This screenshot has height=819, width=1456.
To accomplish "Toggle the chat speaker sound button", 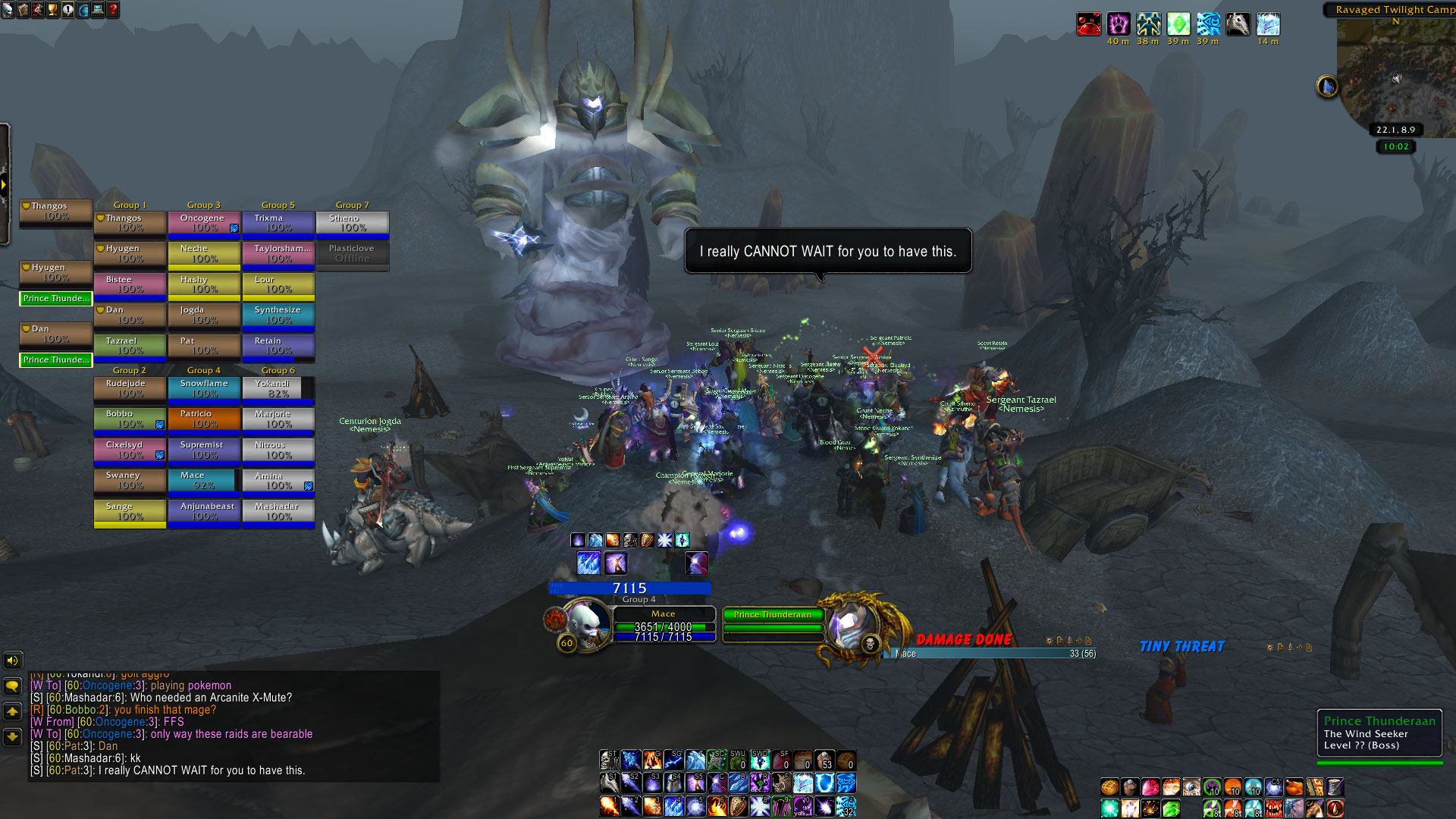I will tap(13, 661).
